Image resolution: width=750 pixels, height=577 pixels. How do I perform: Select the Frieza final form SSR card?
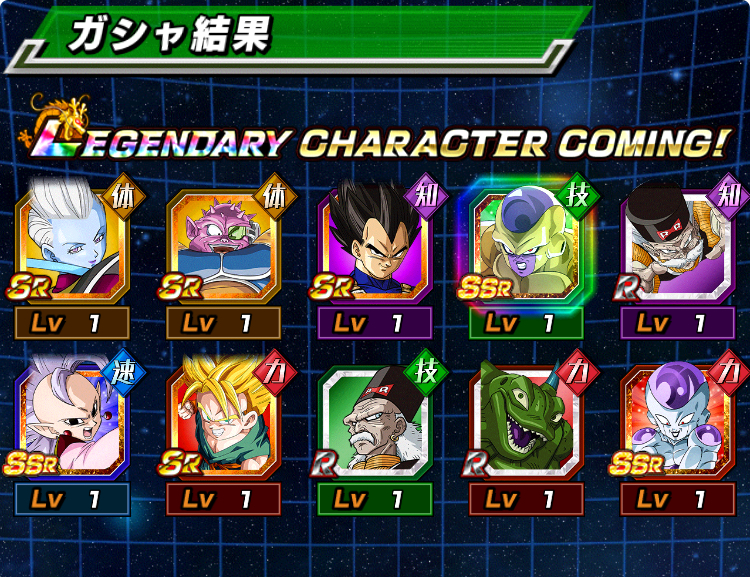point(677,422)
